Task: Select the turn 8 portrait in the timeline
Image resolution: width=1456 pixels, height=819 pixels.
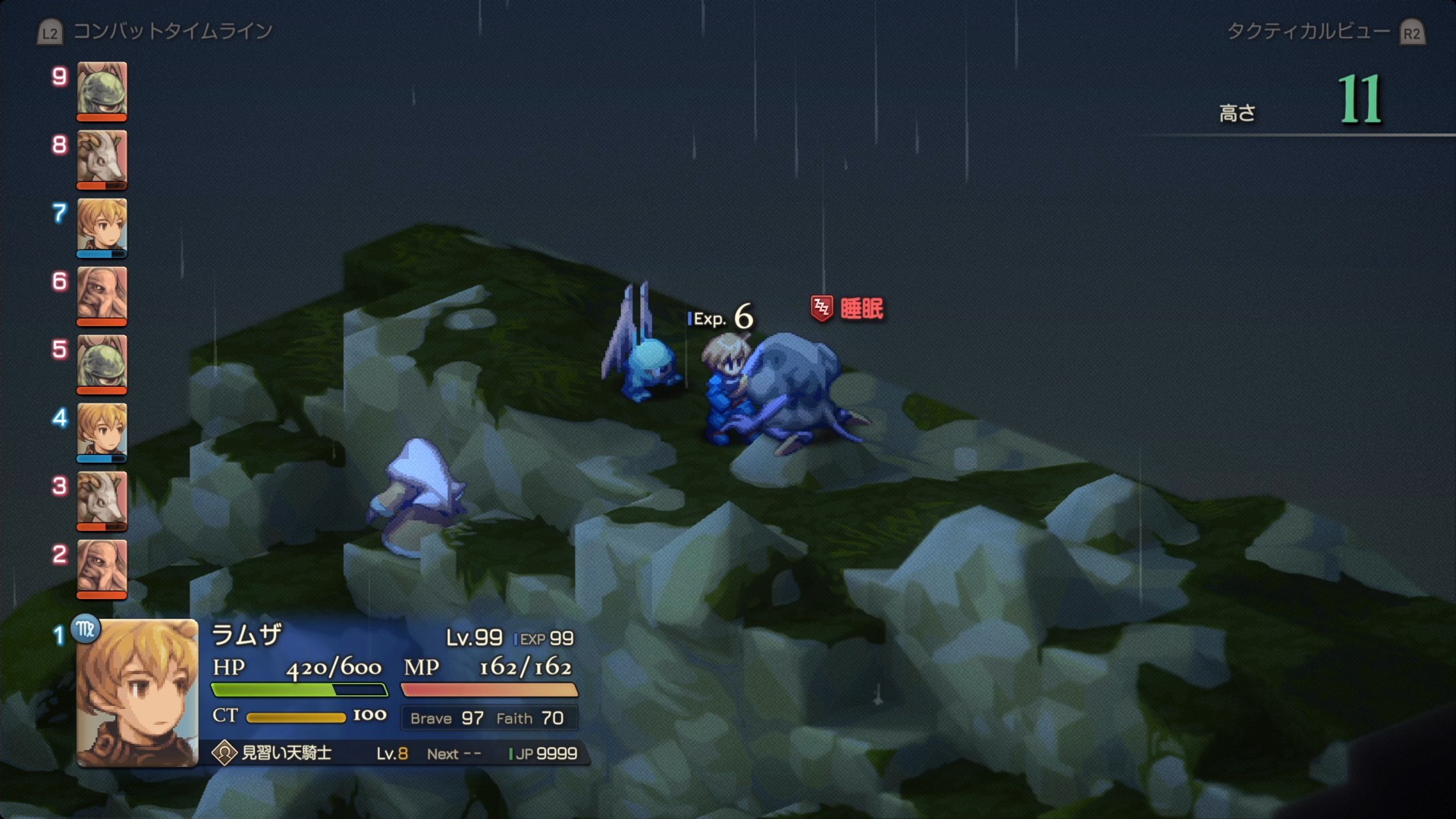Action: pos(102,158)
